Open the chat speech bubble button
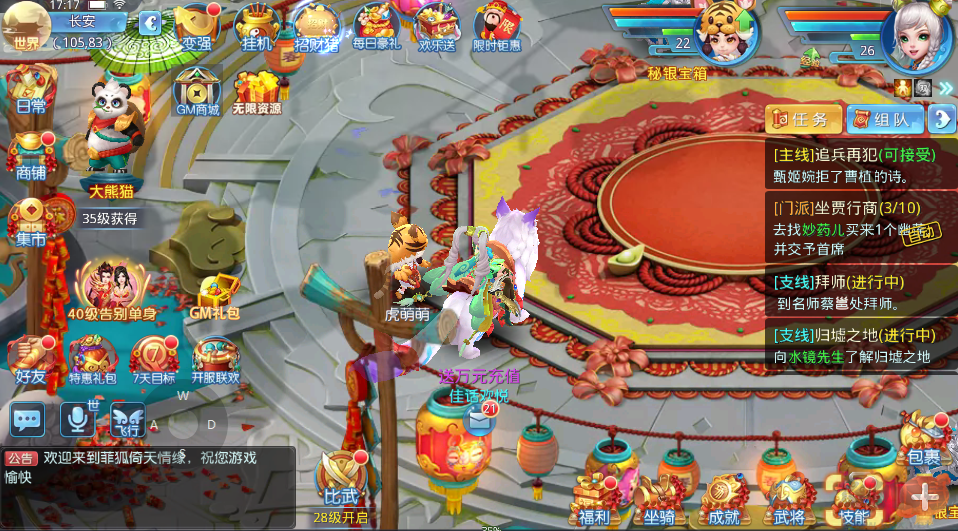Image resolution: width=958 pixels, height=531 pixels. click(x=28, y=419)
